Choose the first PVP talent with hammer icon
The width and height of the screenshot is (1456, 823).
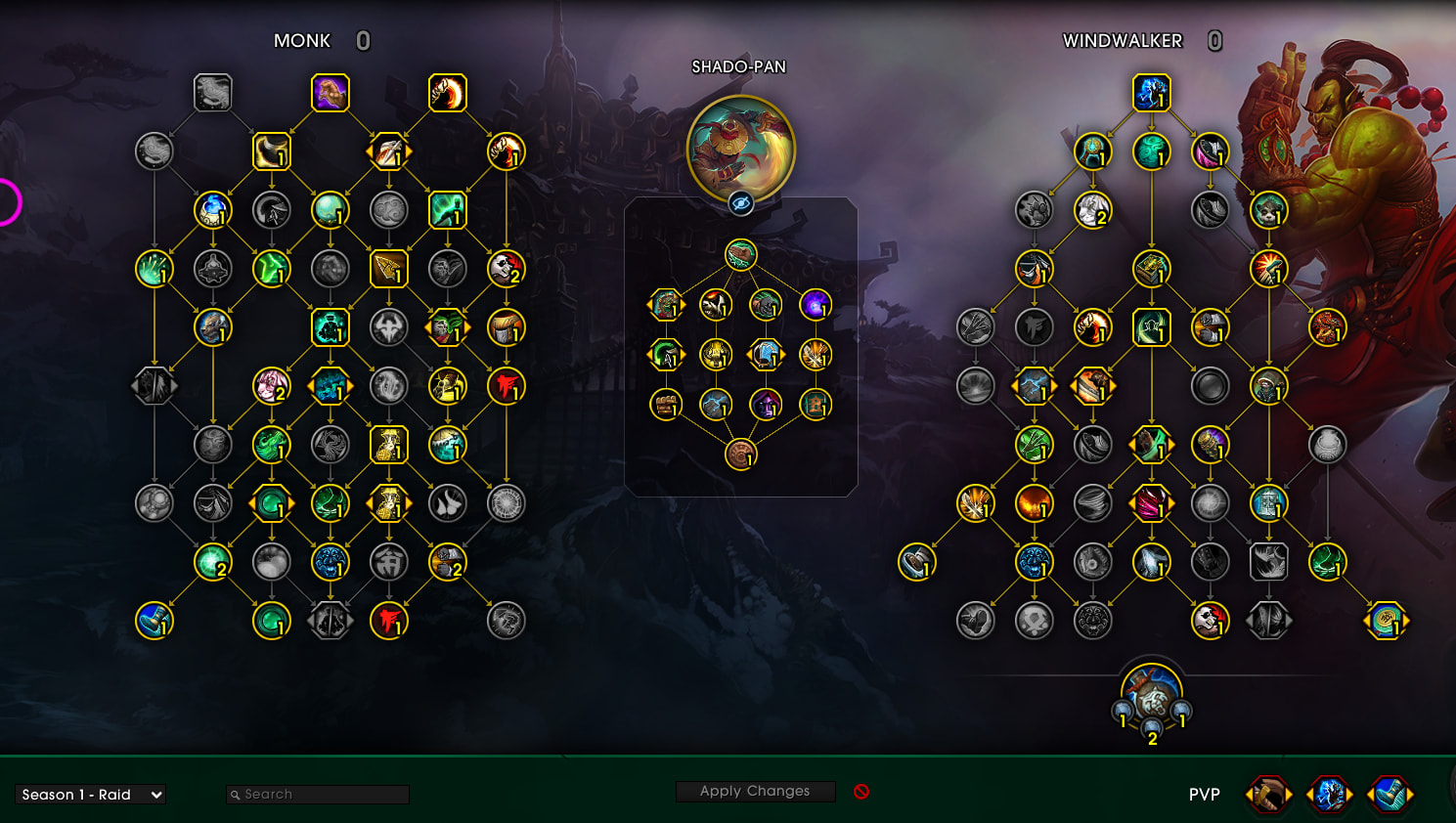point(1268,795)
